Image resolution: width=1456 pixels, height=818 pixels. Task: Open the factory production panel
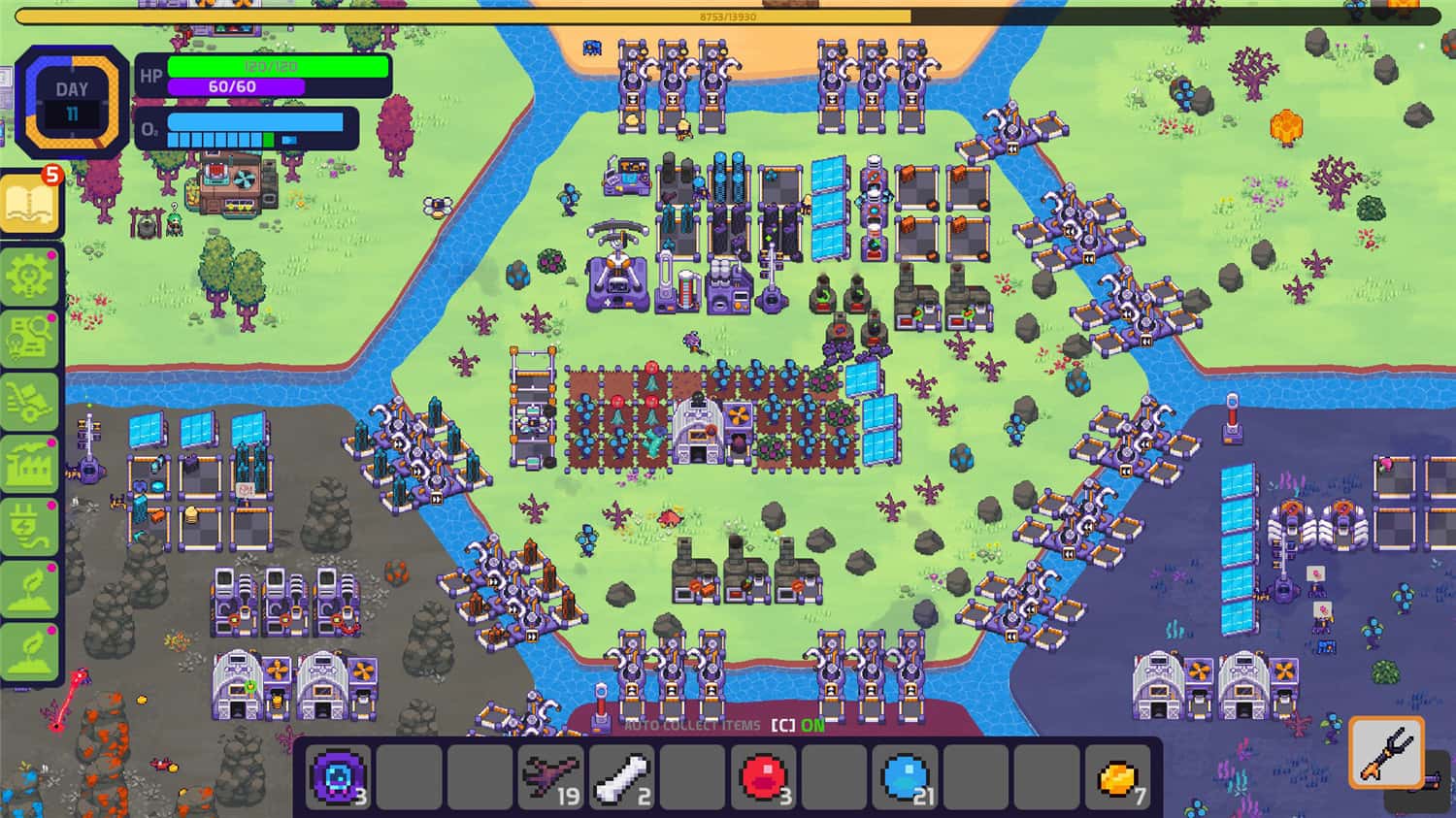click(x=29, y=466)
